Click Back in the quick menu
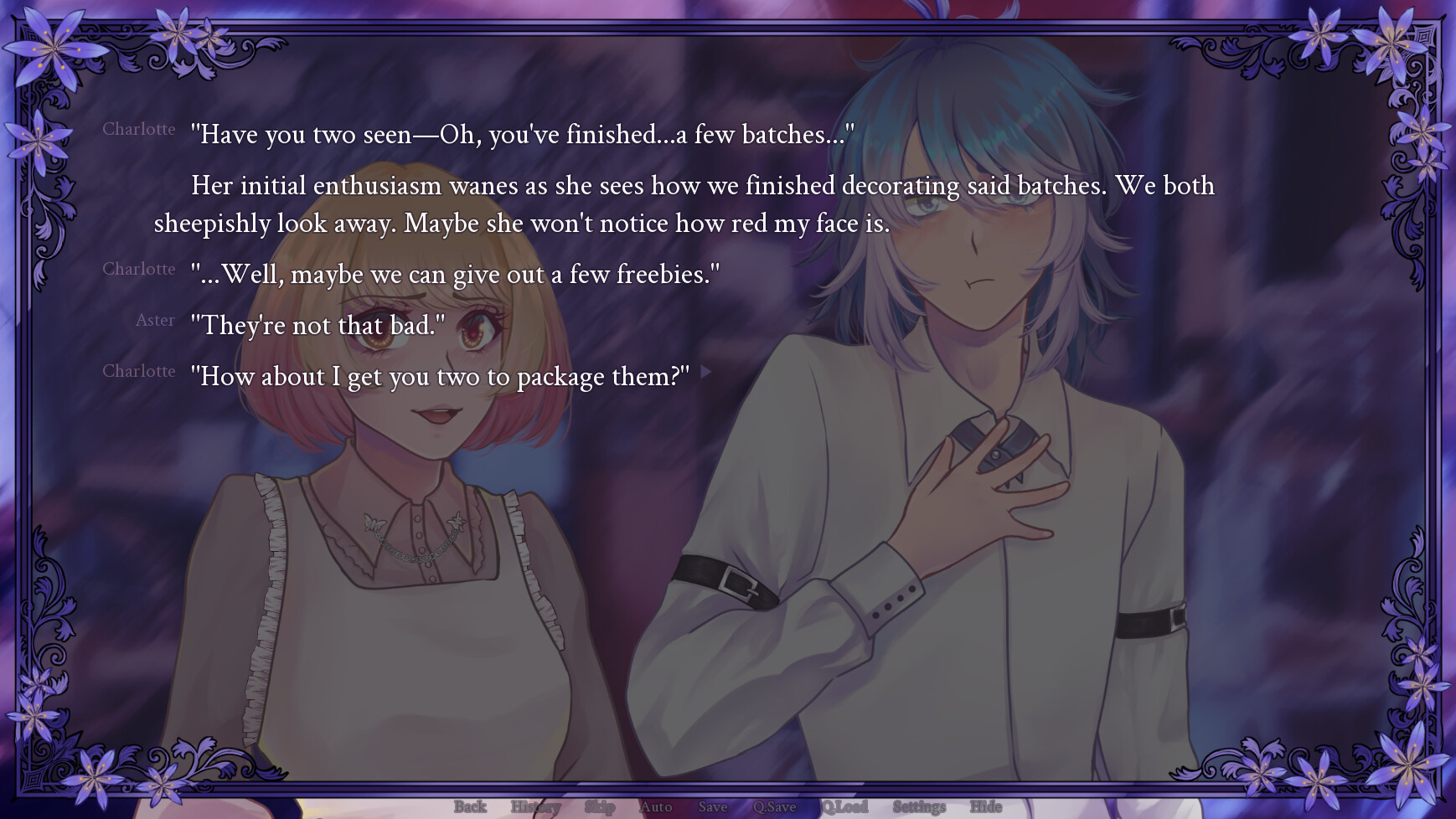 (x=470, y=806)
